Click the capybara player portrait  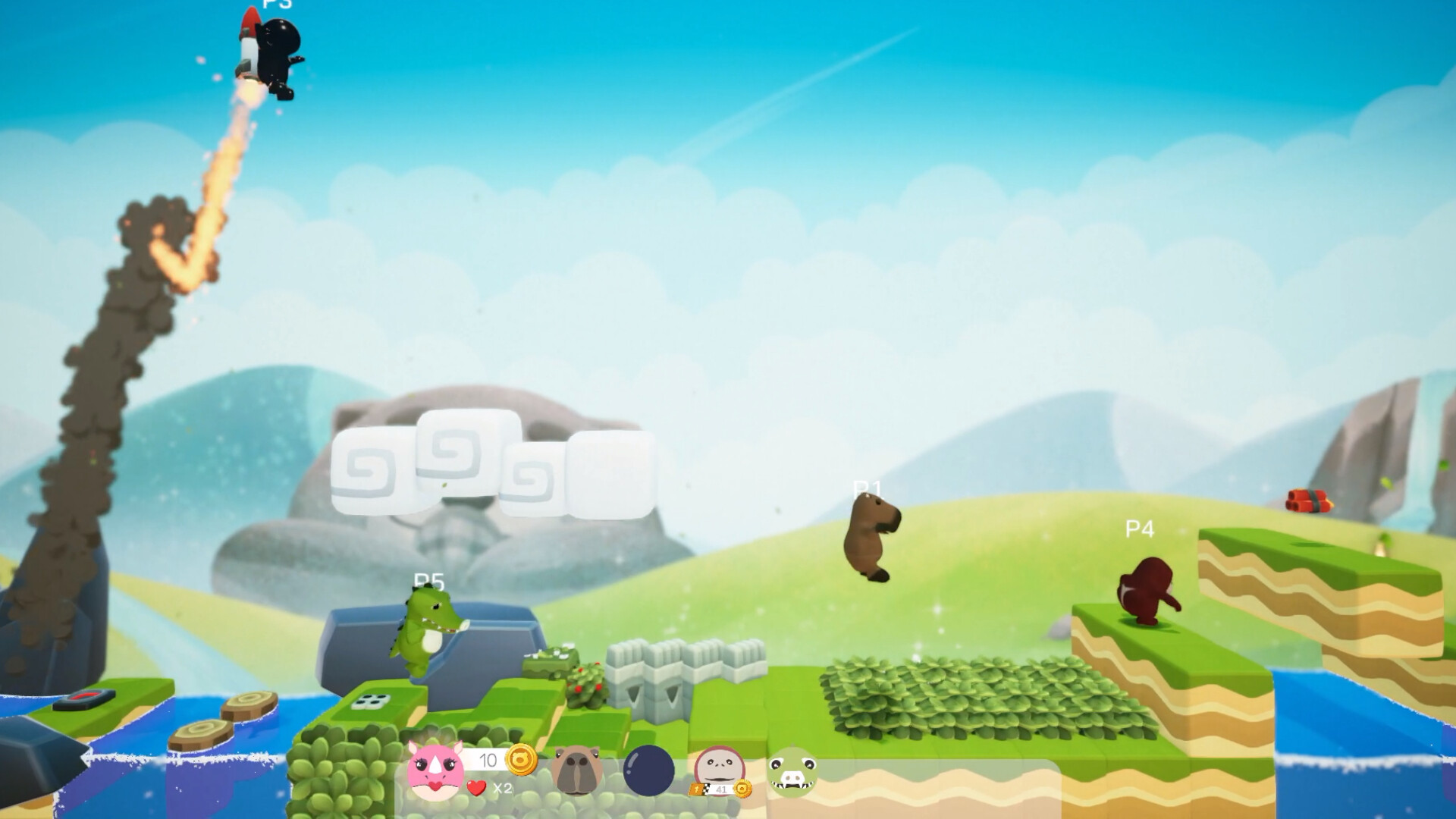pos(577,770)
